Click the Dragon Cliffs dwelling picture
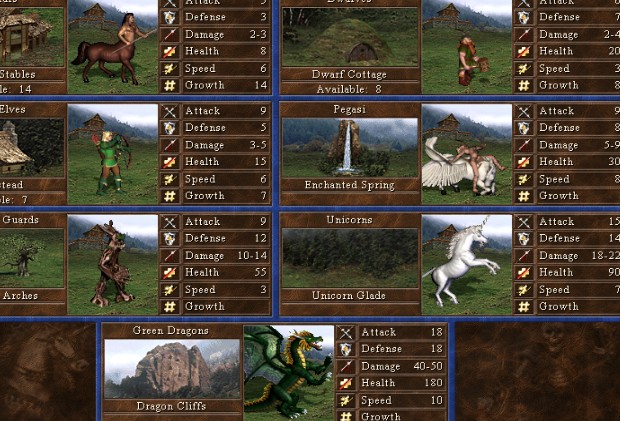 click(x=172, y=368)
